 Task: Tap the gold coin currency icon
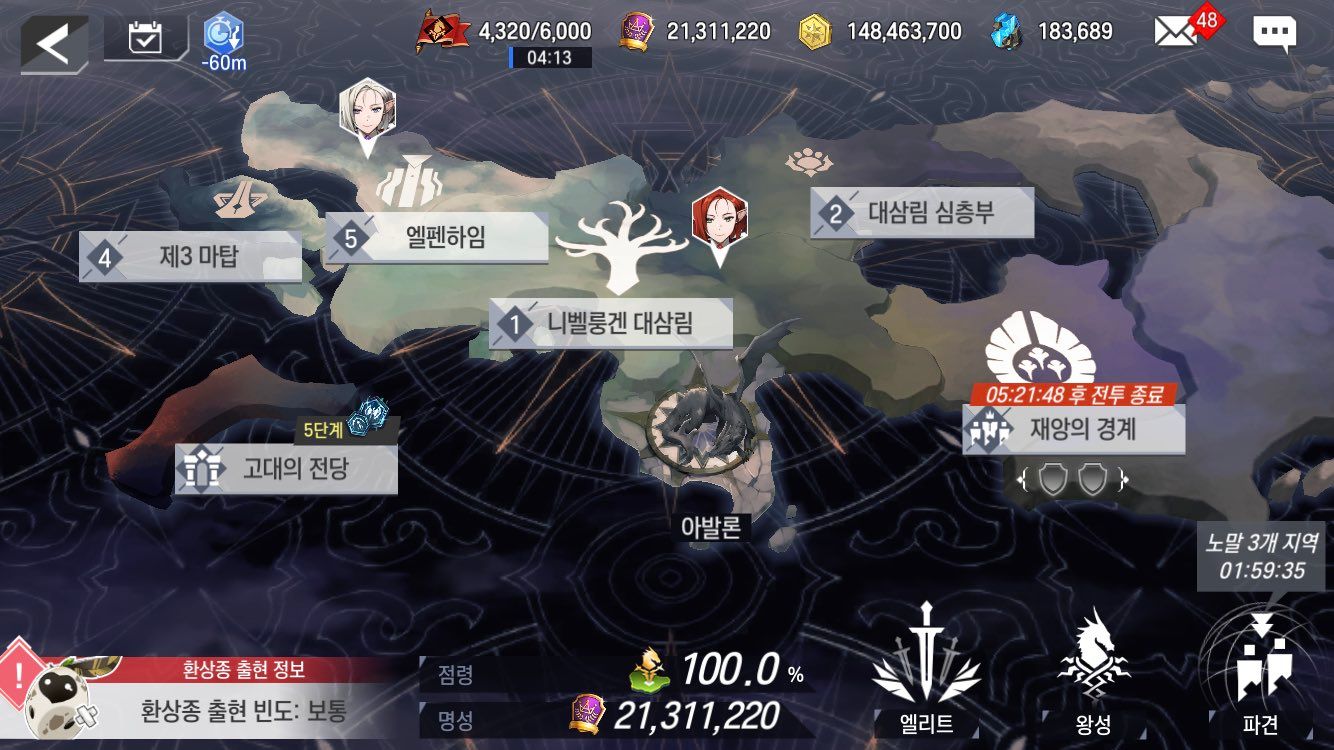815,32
